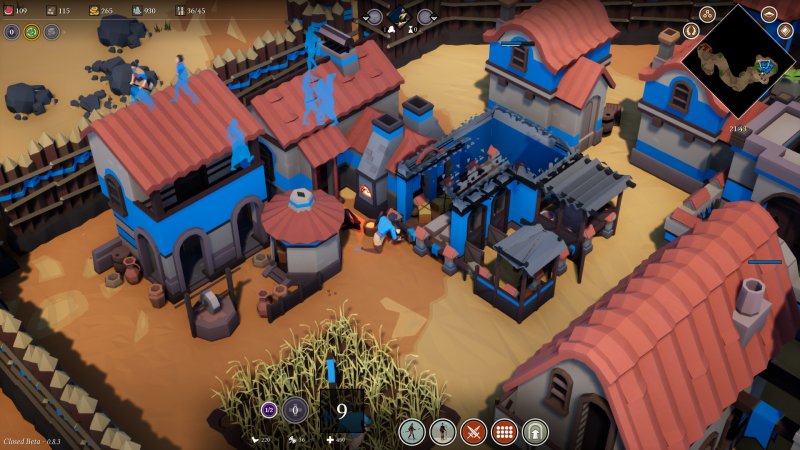Image resolution: width=800 pixels, height=450 pixels.
Task: Open the flat diamond icon above the minimap
Action: click(x=769, y=14)
